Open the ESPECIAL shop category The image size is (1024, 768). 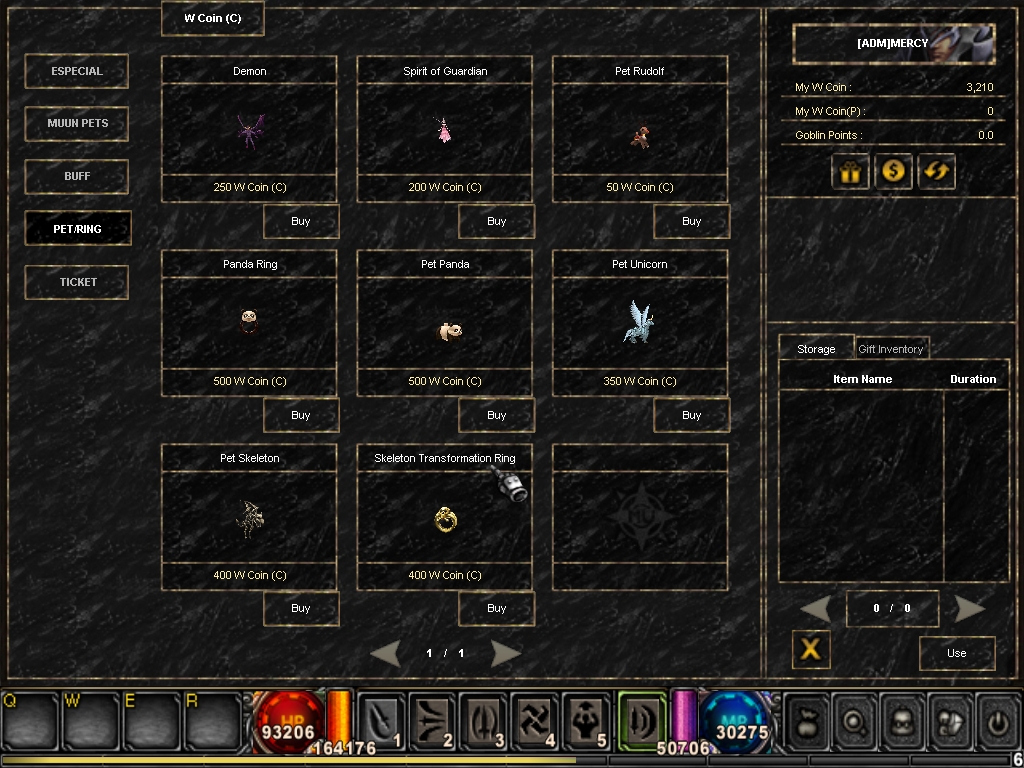77,71
